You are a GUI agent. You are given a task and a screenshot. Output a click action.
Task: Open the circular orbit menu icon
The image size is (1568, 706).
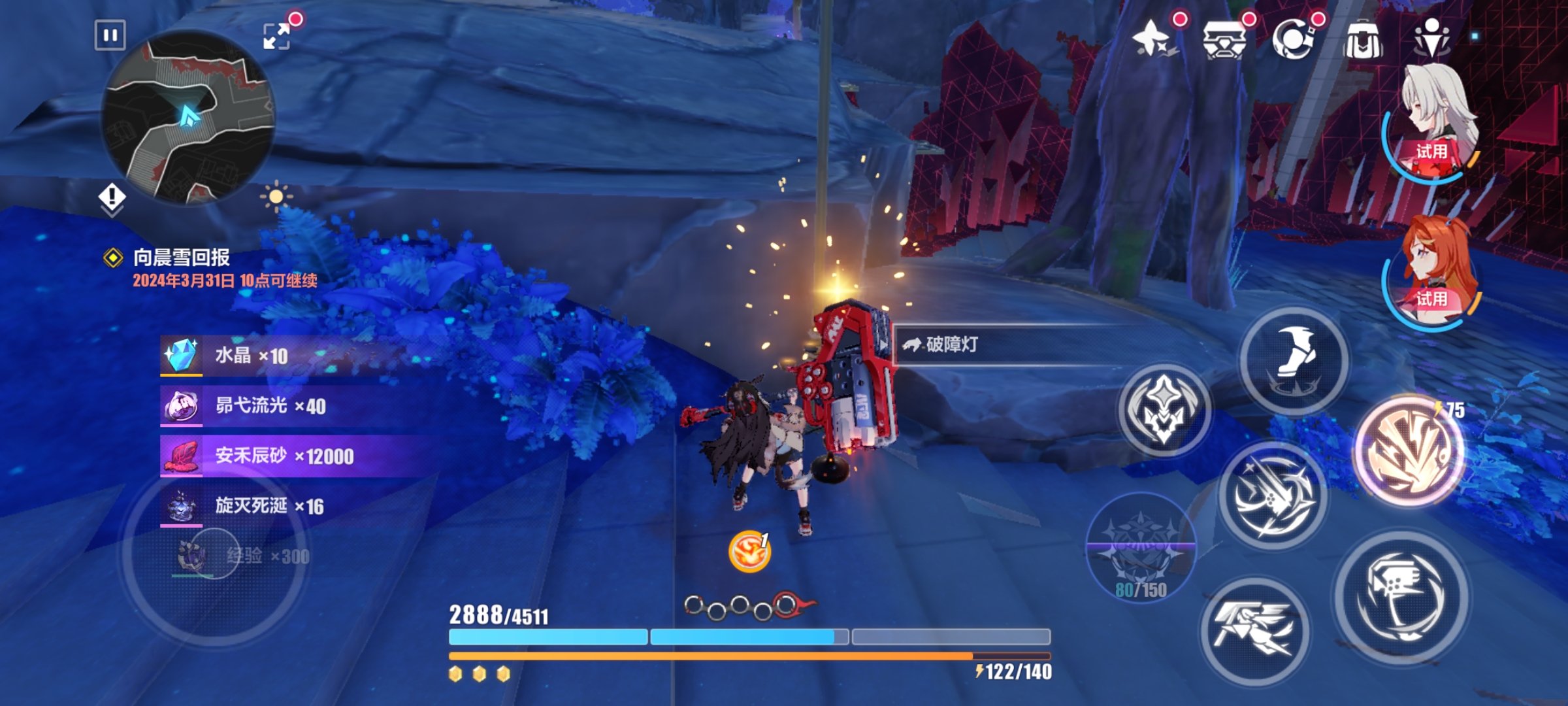(x=1294, y=39)
